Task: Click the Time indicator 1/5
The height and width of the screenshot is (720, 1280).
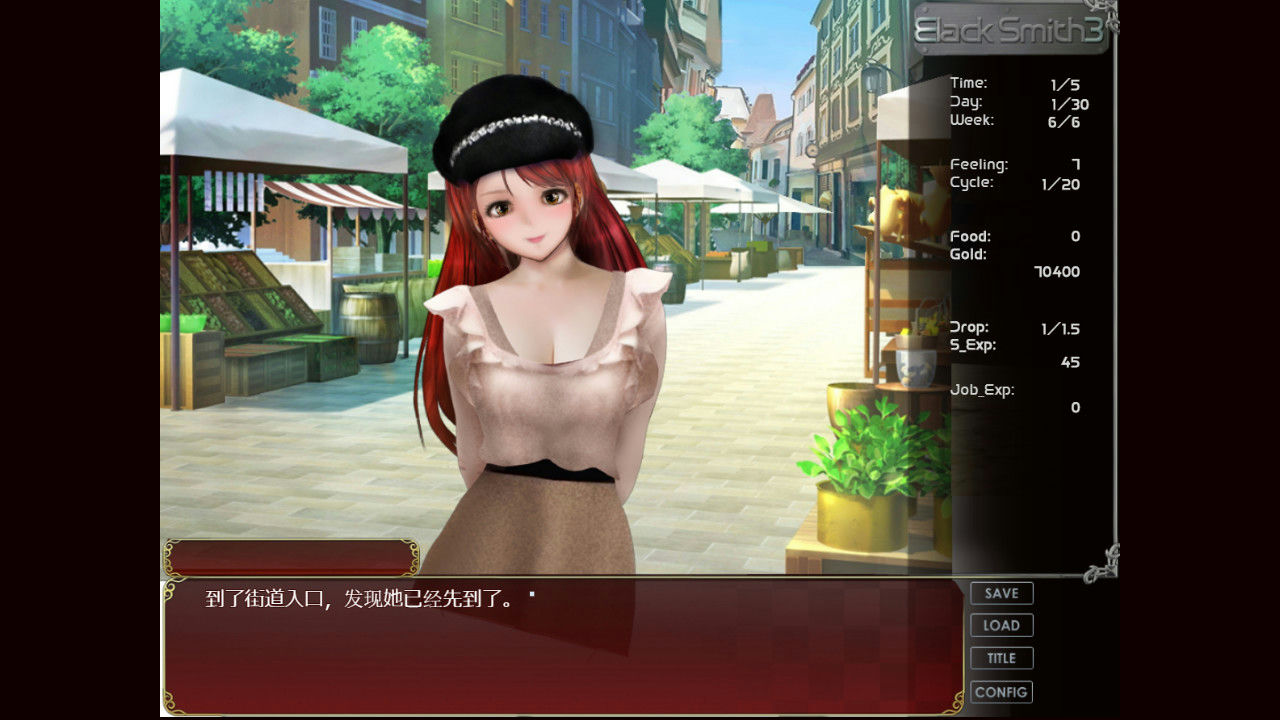Action: point(1010,84)
